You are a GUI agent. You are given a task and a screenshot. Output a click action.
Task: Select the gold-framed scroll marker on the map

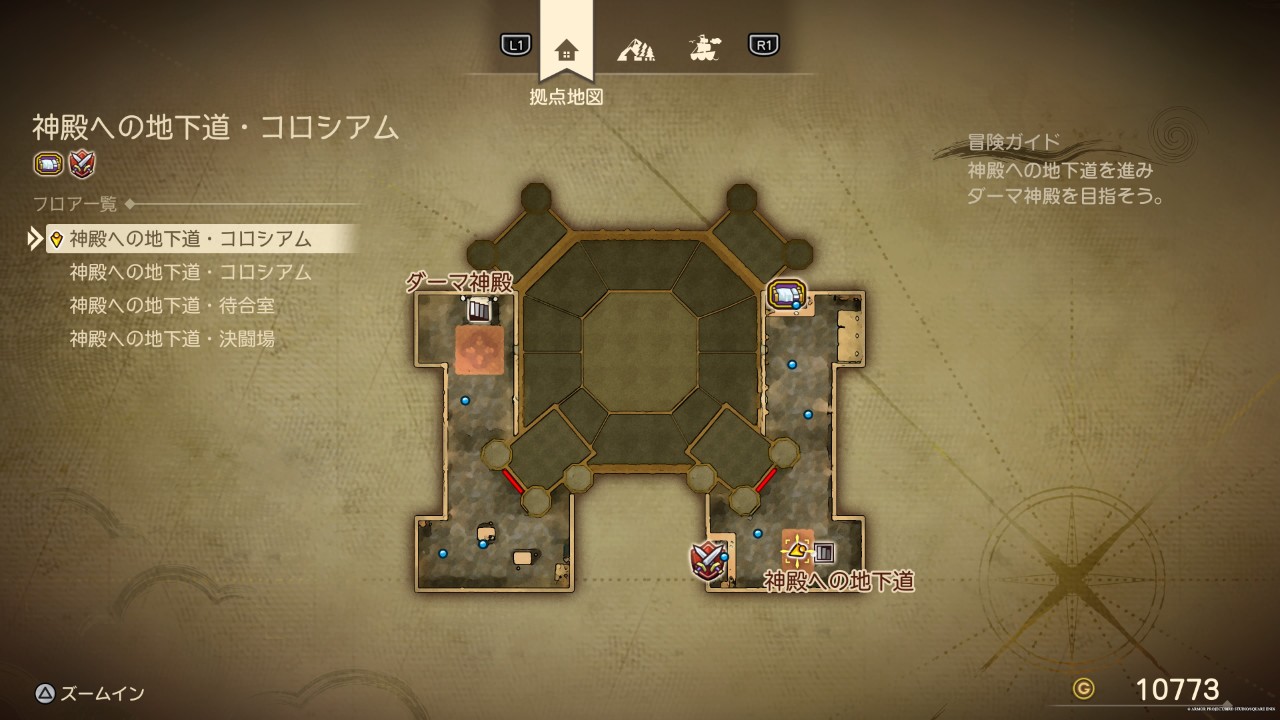(786, 294)
